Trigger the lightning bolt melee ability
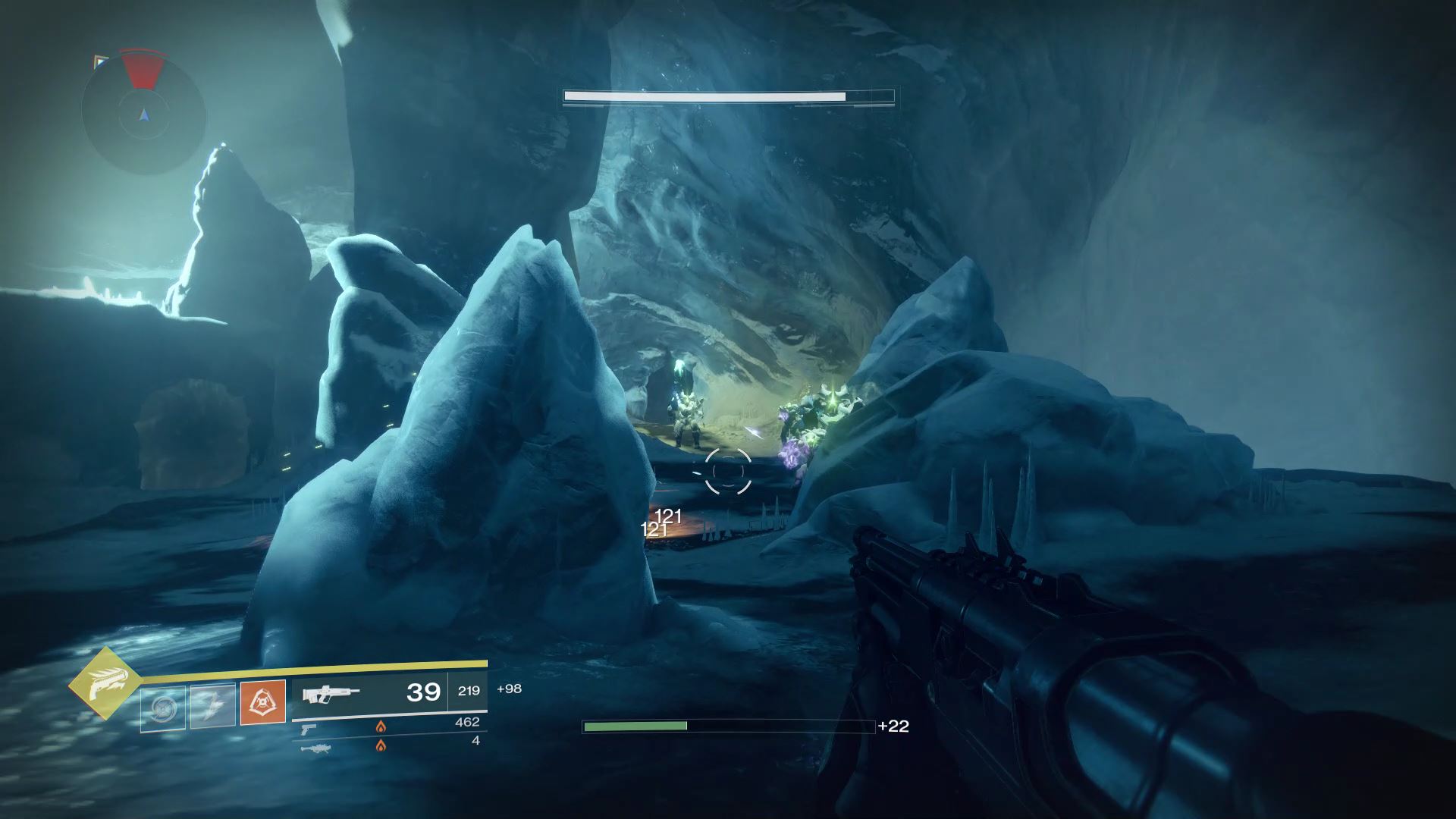This screenshot has height=819, width=1456. tap(212, 706)
